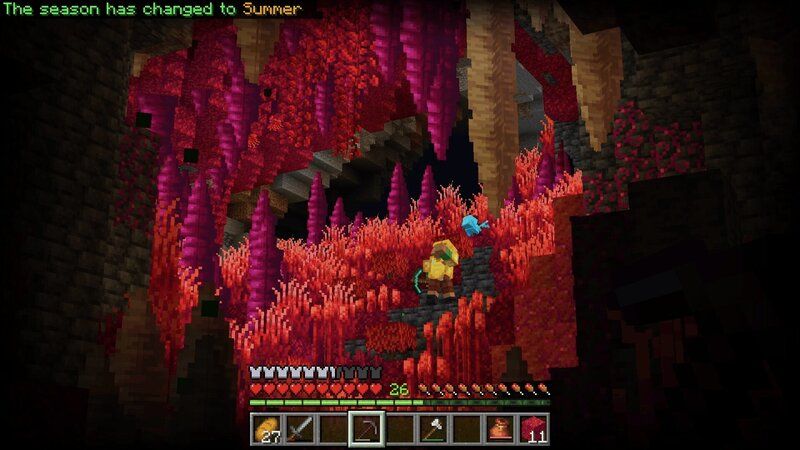This screenshot has height=450, width=800.
Task: Choose the sword in the hotbar
Action: point(299,430)
